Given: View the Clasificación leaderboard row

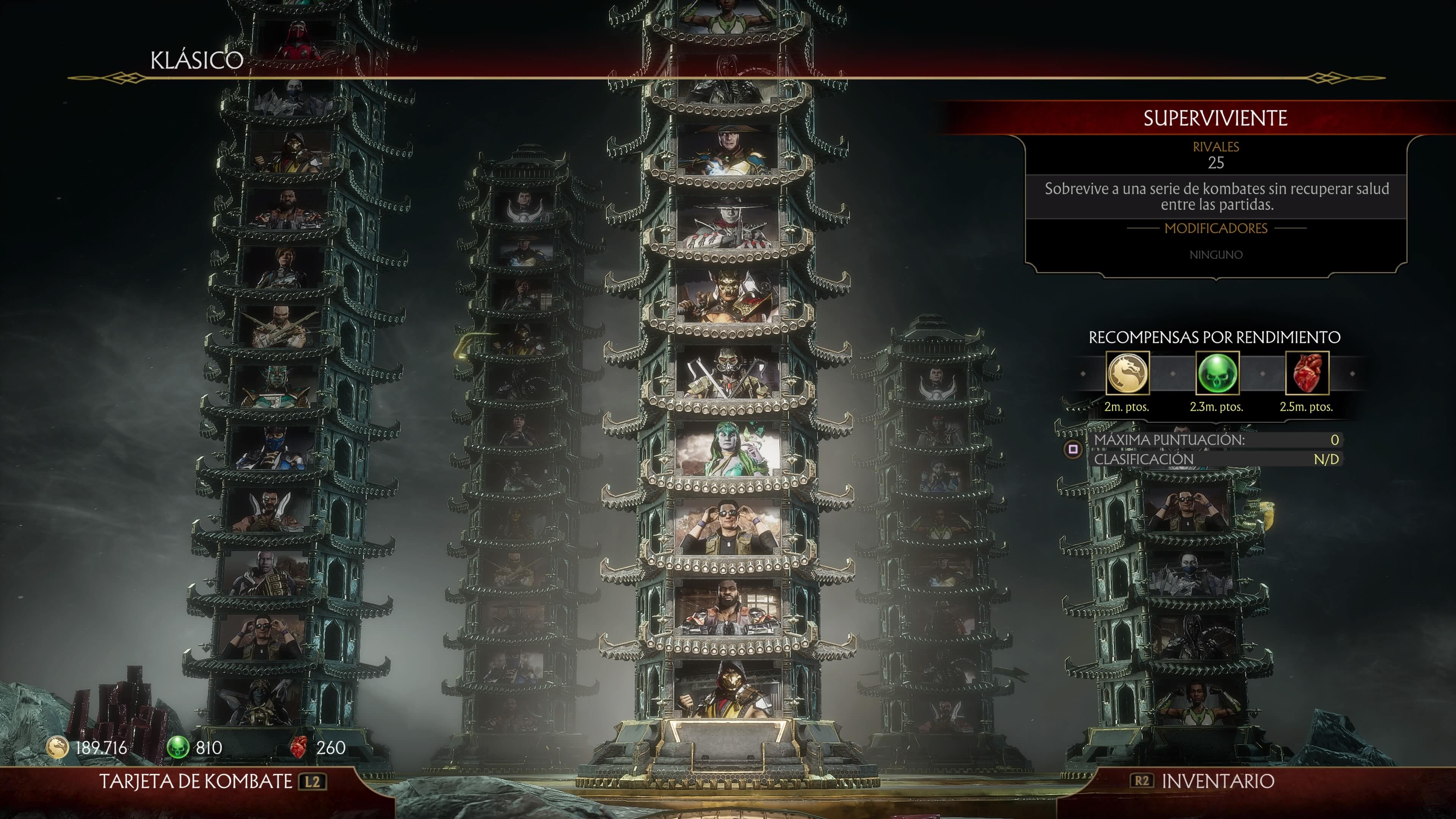Looking at the screenshot, I should [1215, 460].
